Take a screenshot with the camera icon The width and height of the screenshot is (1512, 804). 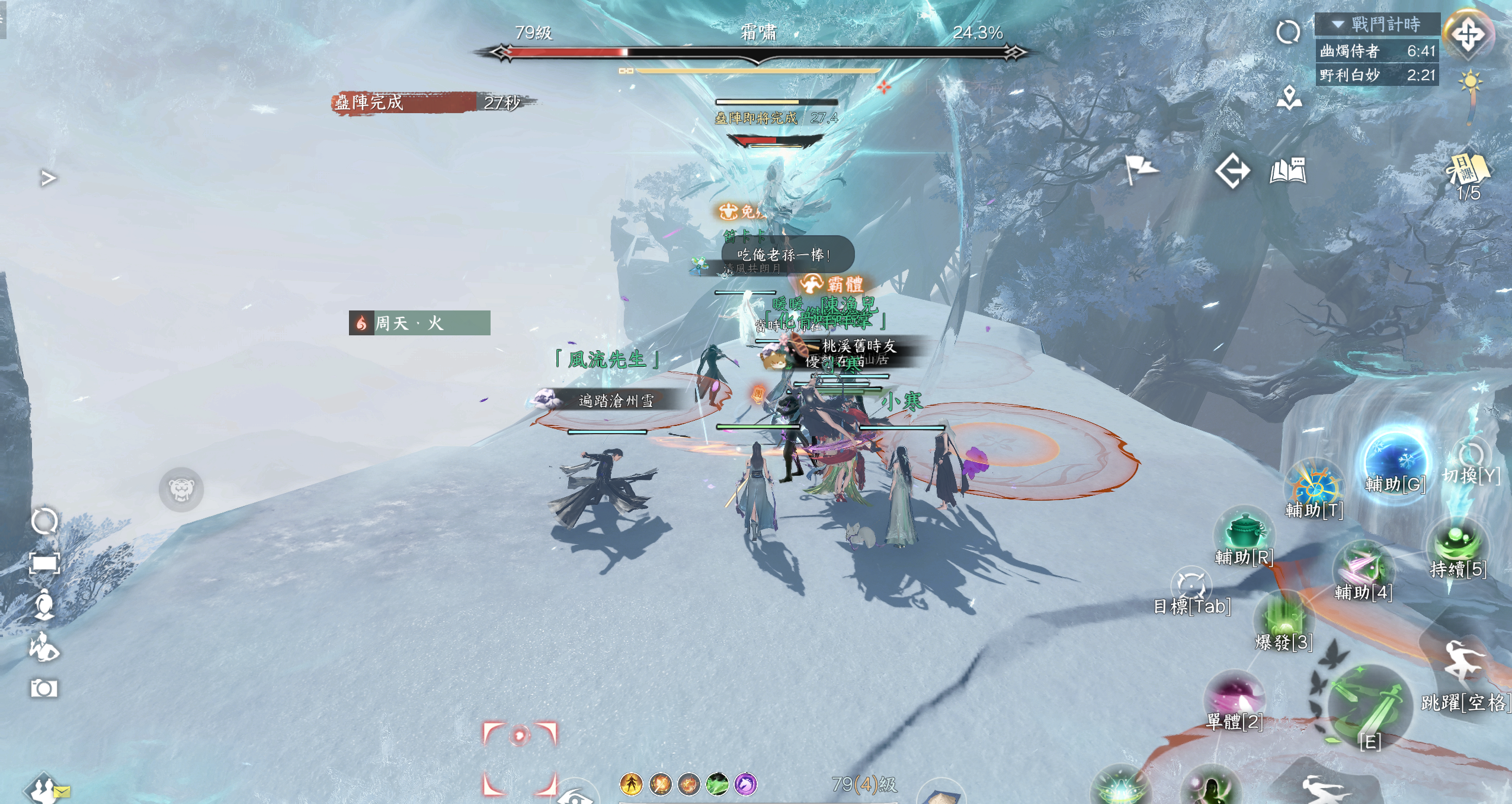(x=44, y=688)
